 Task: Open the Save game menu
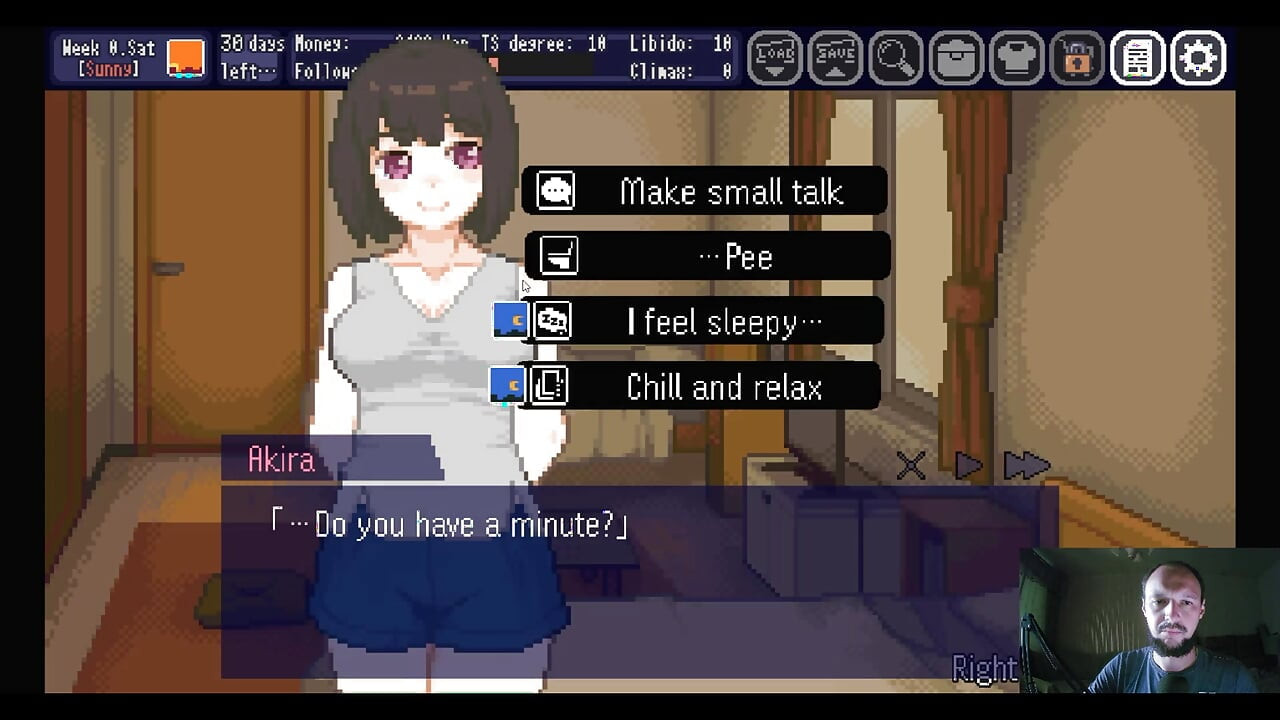[835, 58]
